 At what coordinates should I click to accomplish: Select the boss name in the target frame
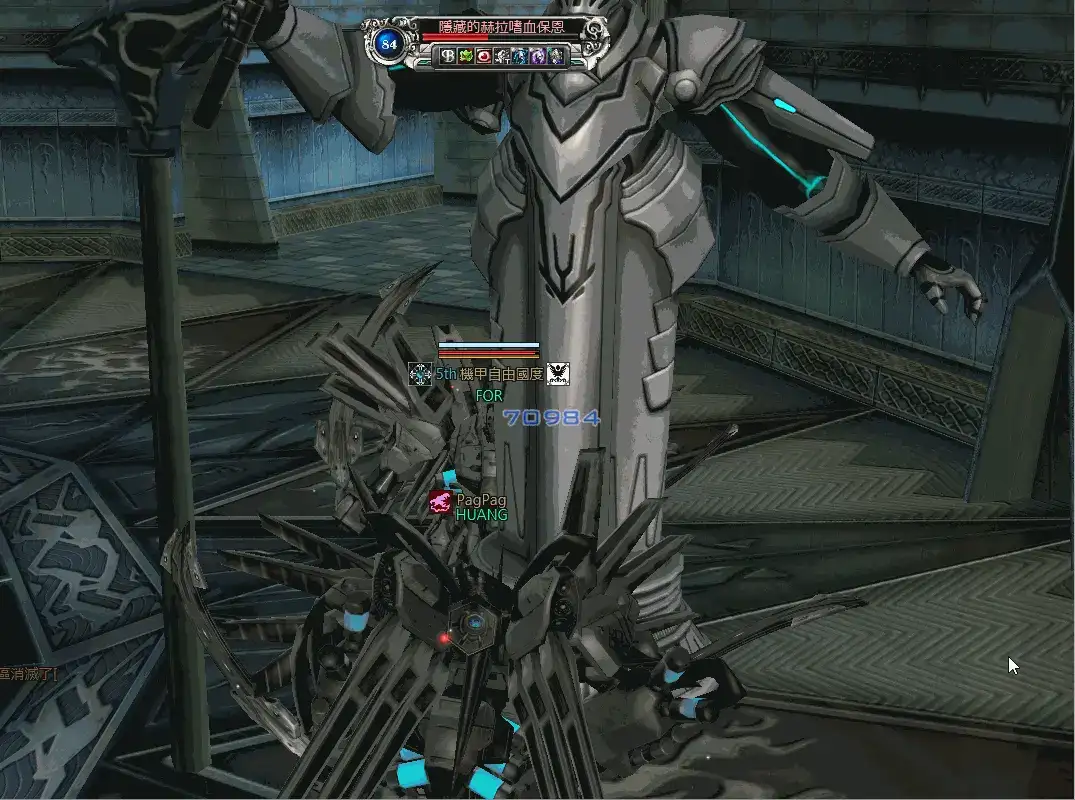click(501, 28)
